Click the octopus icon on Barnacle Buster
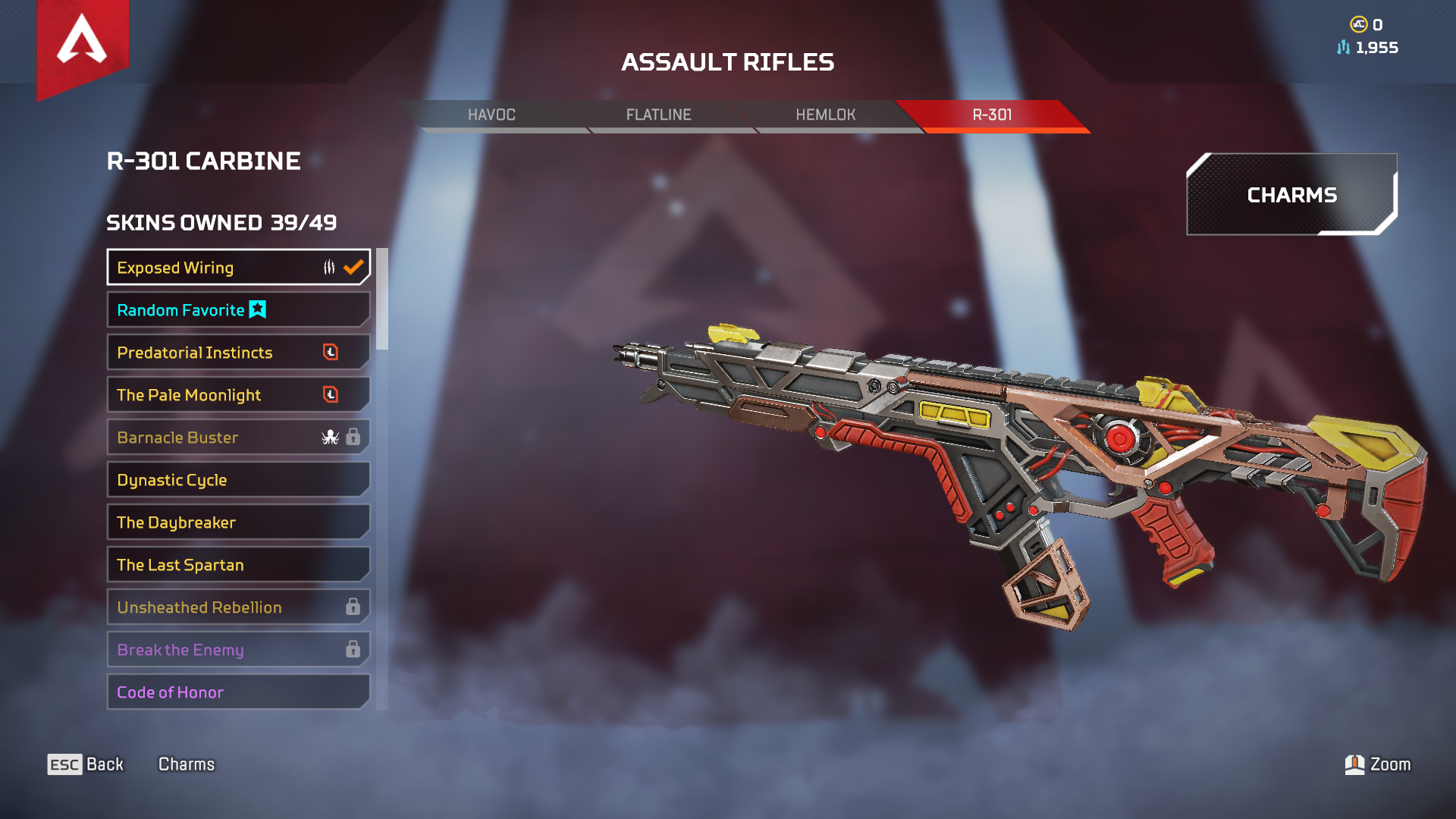The image size is (1456, 819). tap(331, 438)
